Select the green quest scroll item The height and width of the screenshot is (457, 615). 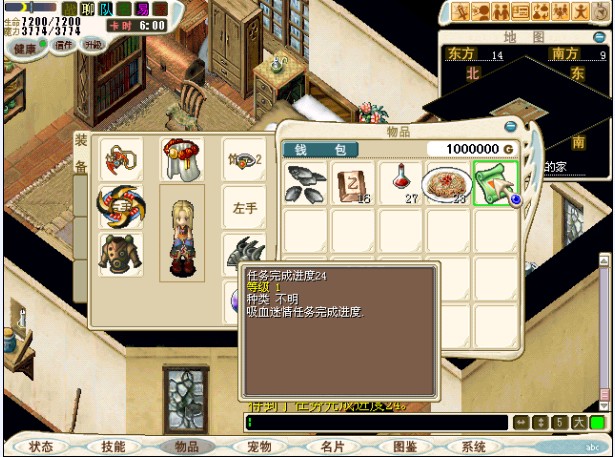click(495, 183)
